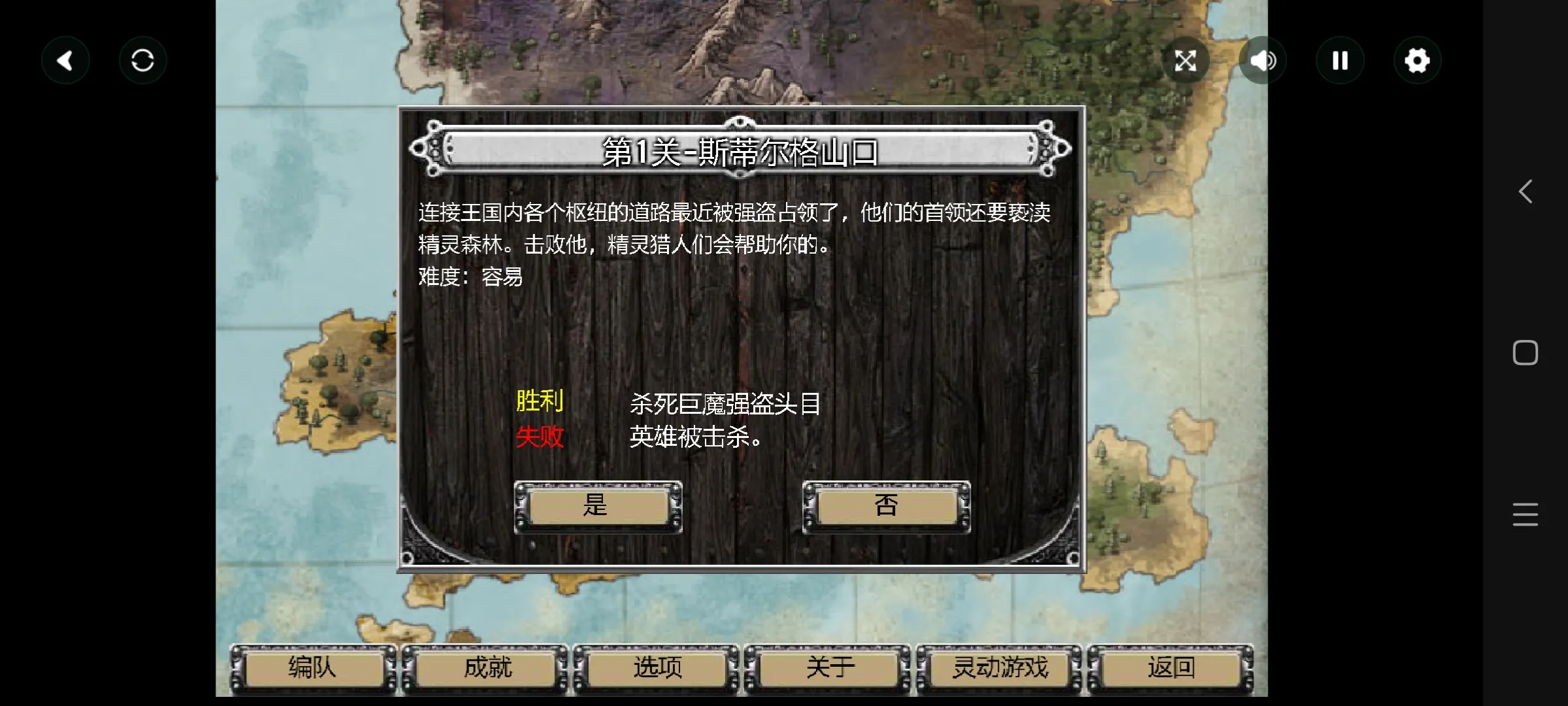Toggle game sound by tapping the volume icon
The height and width of the screenshot is (706, 1568).
(x=1263, y=59)
